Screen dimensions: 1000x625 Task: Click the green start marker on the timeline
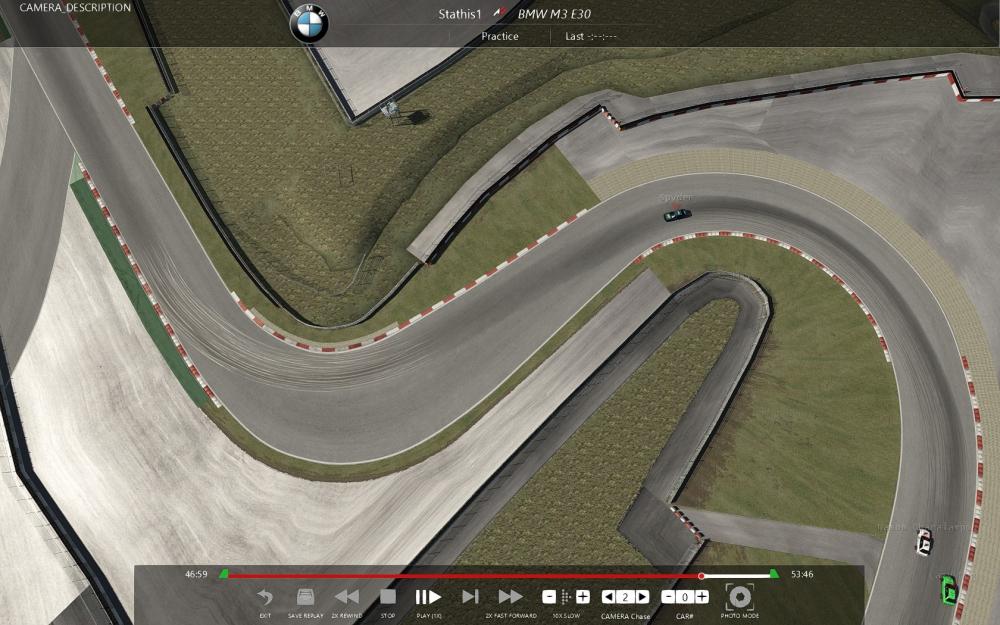point(224,574)
